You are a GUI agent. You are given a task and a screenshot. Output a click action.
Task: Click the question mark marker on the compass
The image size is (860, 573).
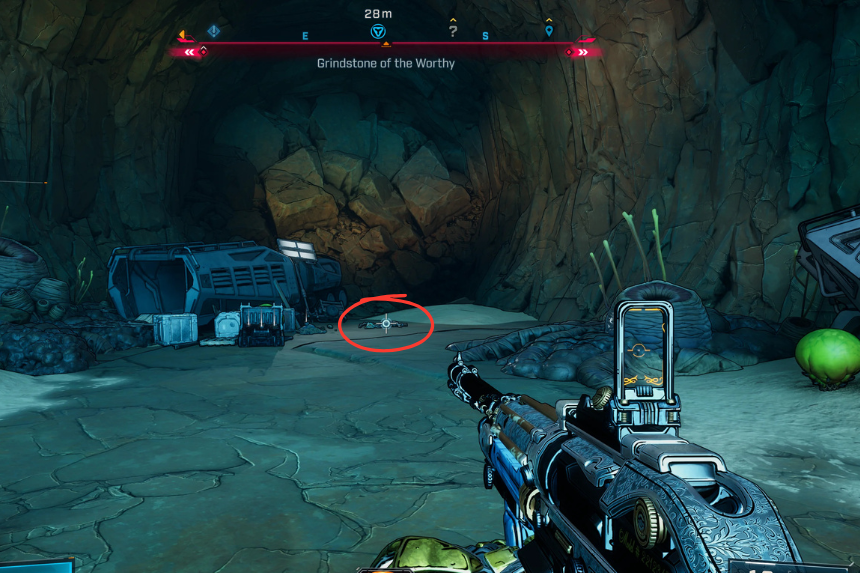coord(453,31)
